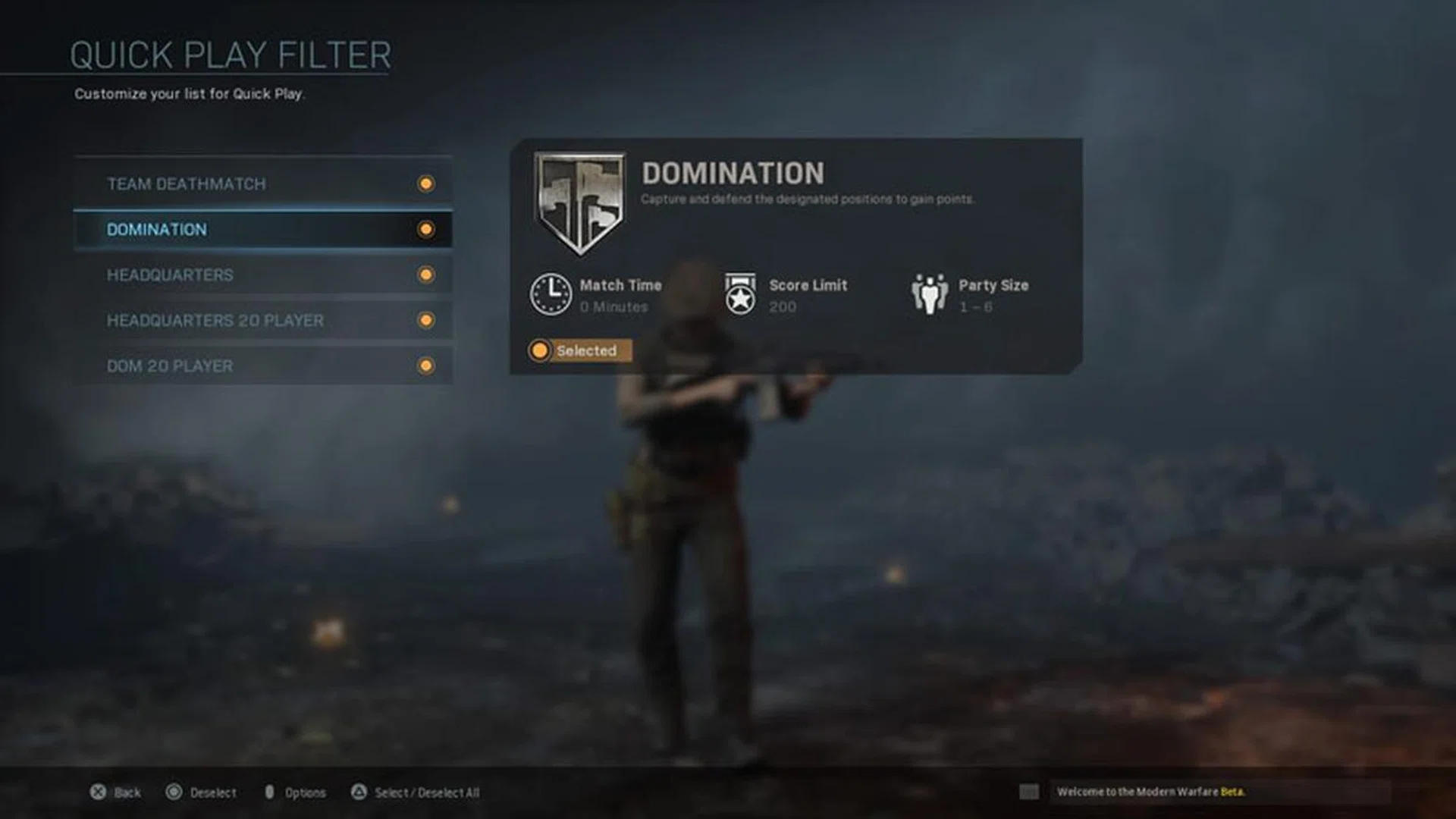Screen dimensions: 1456x819
Task: Toggle the Headquarters 20 Player indicator
Action: pos(425,320)
